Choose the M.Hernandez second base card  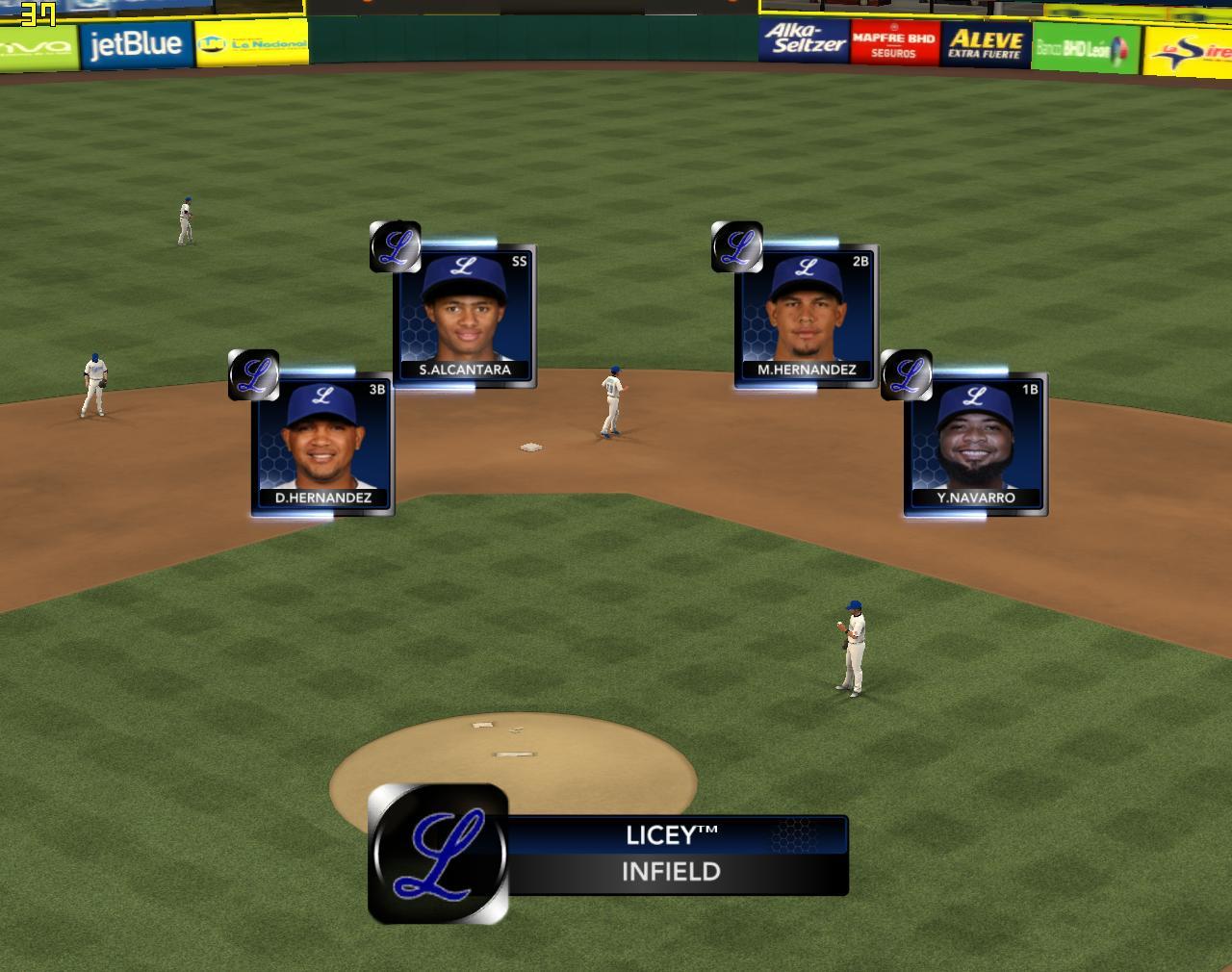coord(806,317)
